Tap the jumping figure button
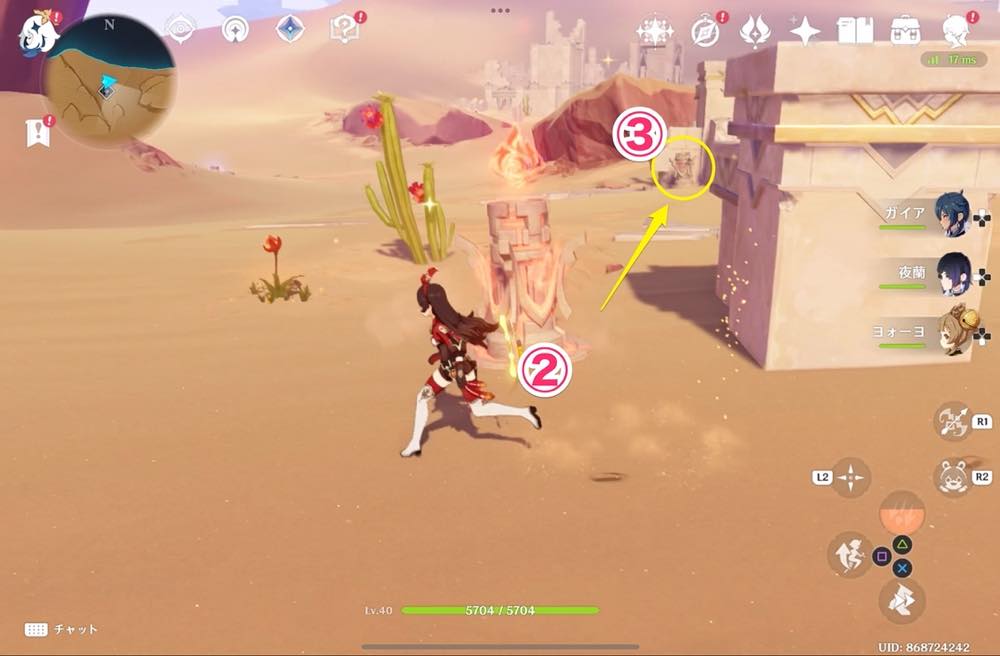The height and width of the screenshot is (656, 1000). pyautogui.click(x=849, y=555)
